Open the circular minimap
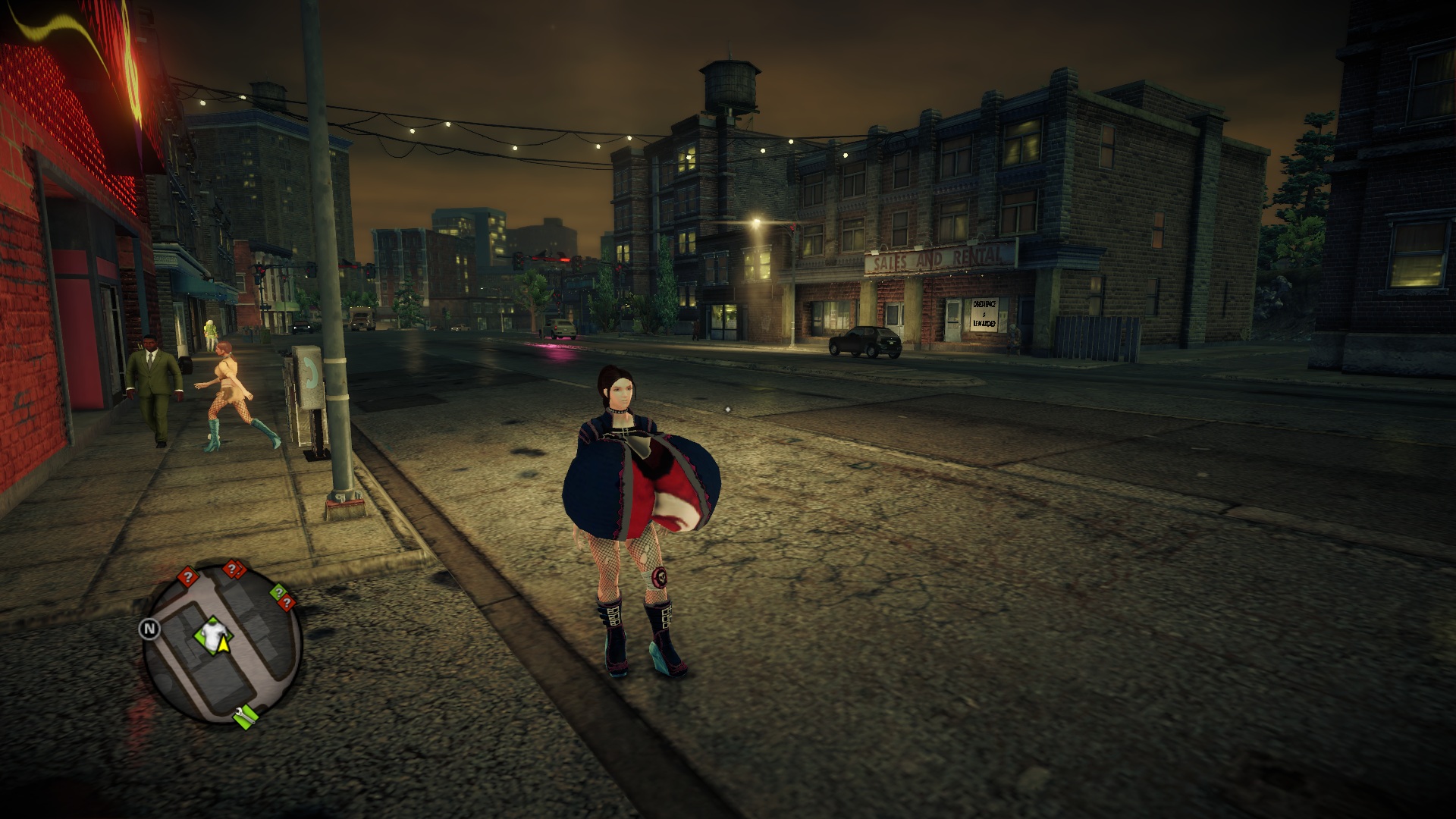Screen dimensions: 1456x819 pyautogui.click(x=223, y=643)
